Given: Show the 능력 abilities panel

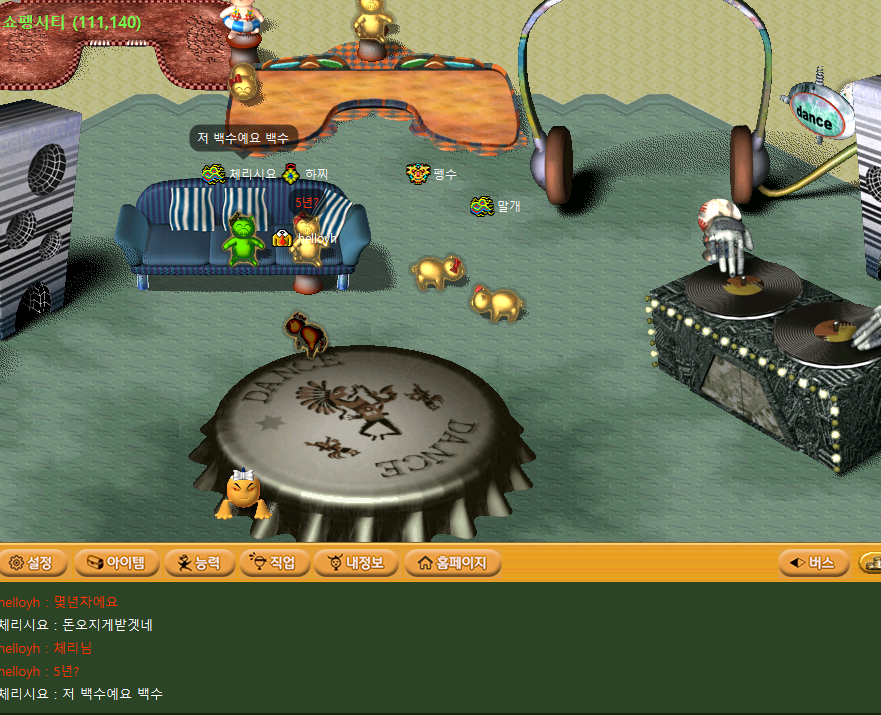Looking at the screenshot, I should point(199,563).
